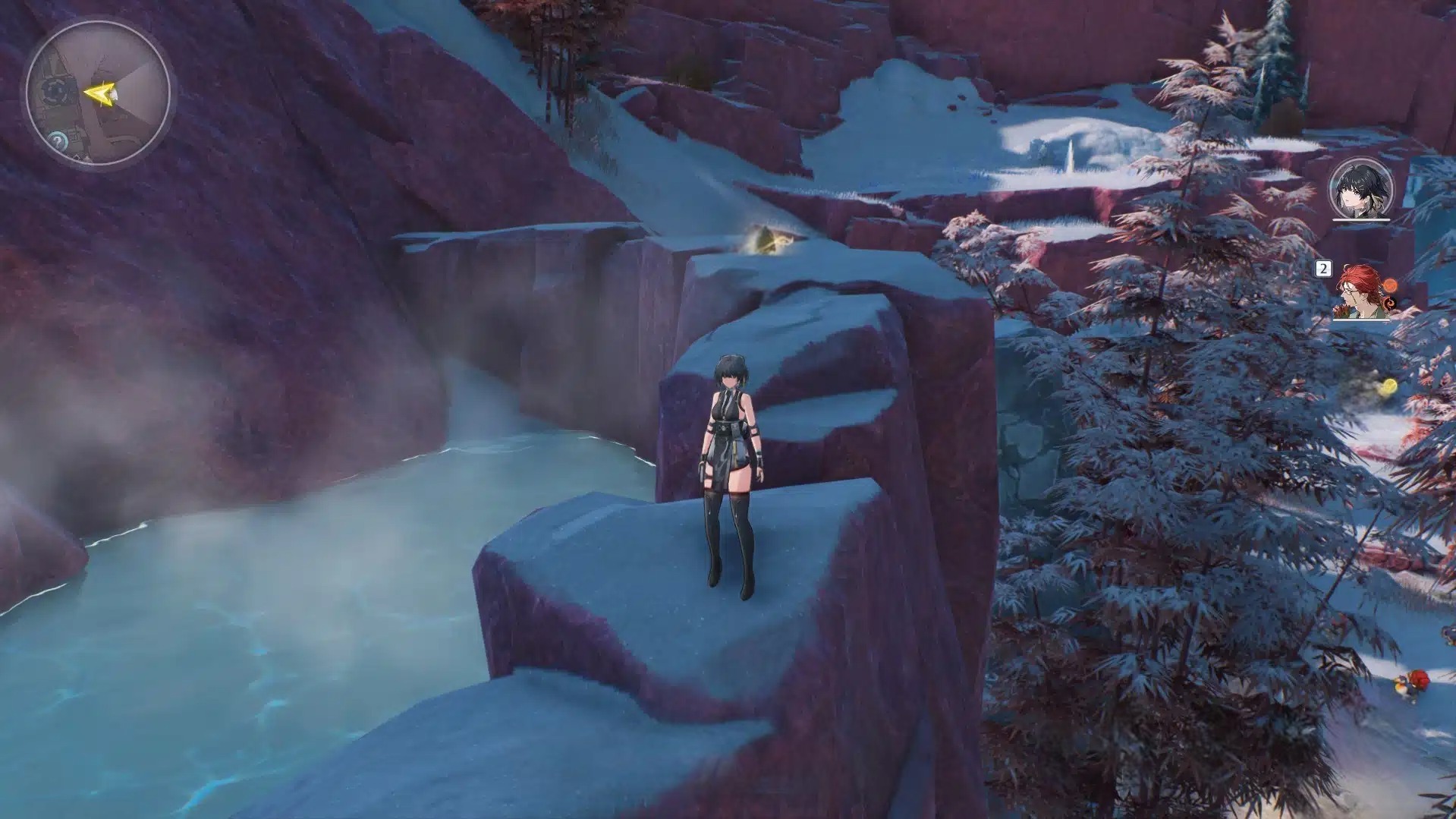1456x819 pixels.
Task: Click the question mark marker on minimap
Action: [58, 140]
